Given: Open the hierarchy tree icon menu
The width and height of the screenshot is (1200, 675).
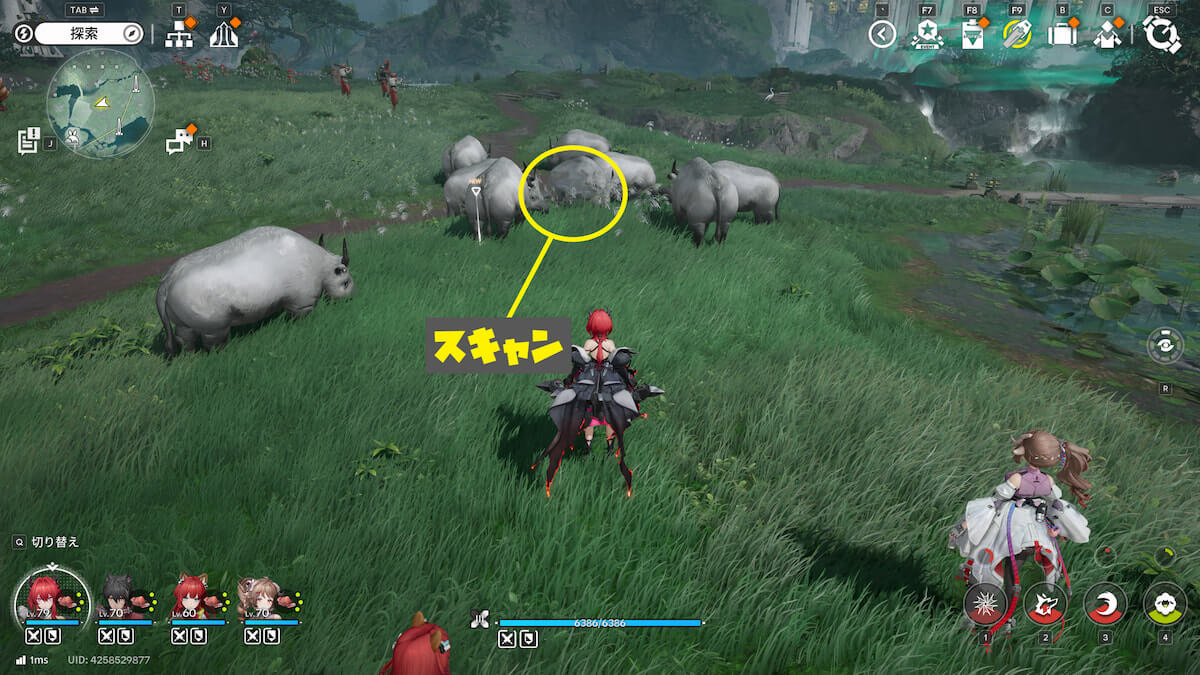Looking at the screenshot, I should 180,35.
